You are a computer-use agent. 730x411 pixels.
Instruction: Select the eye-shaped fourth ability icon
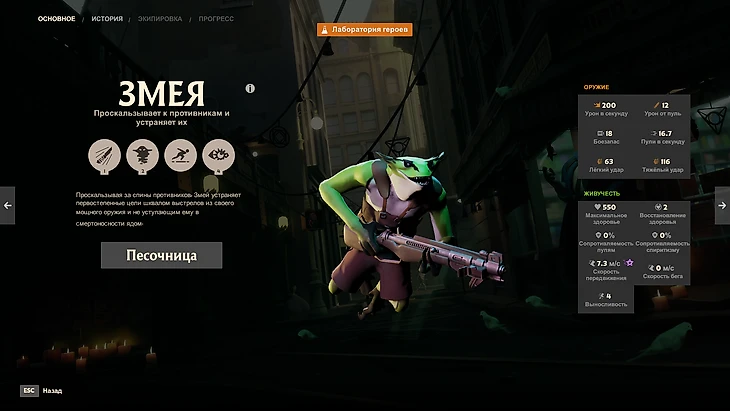(218, 155)
